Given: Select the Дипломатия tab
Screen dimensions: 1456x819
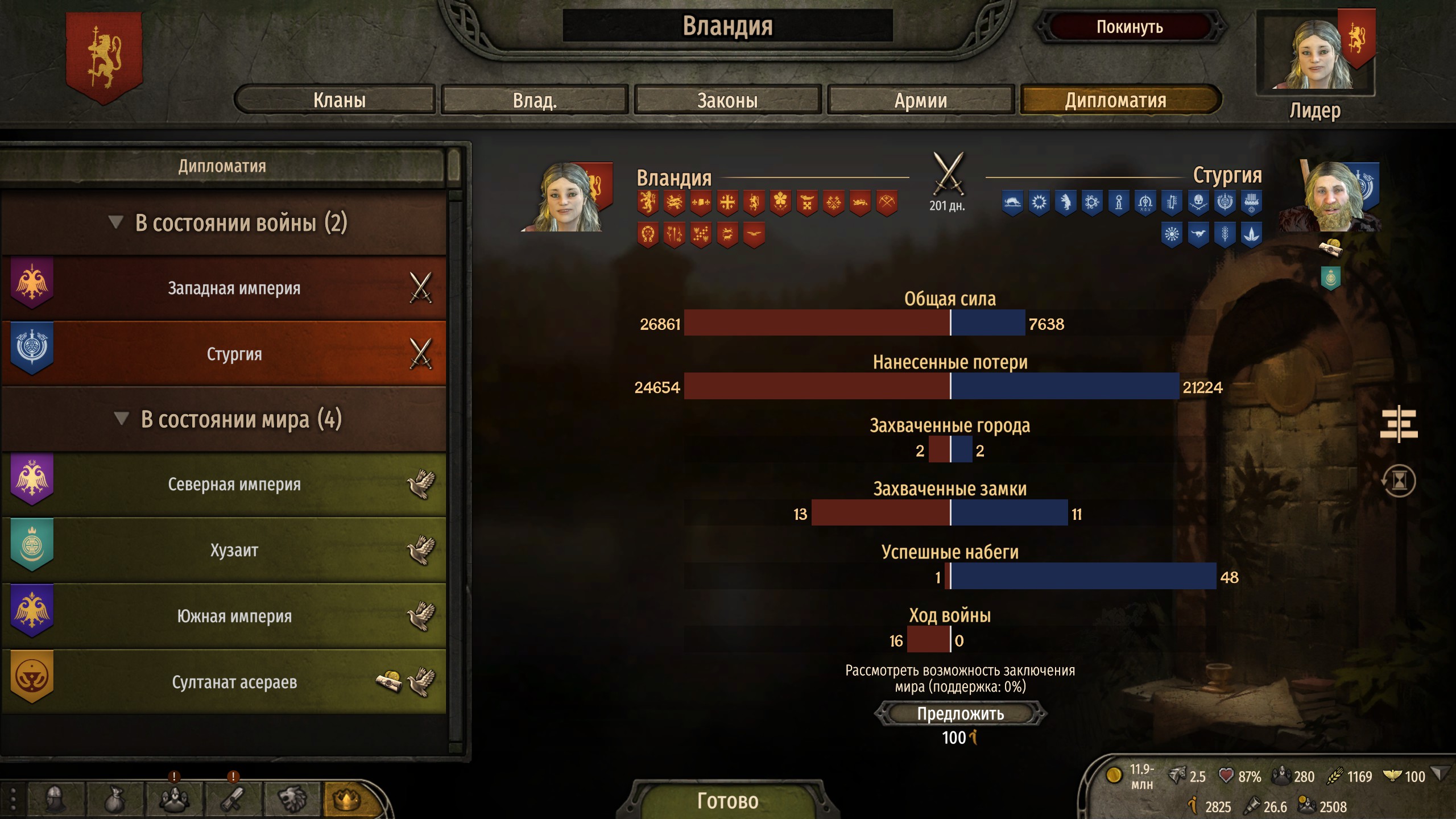Looking at the screenshot, I should click(x=1116, y=101).
